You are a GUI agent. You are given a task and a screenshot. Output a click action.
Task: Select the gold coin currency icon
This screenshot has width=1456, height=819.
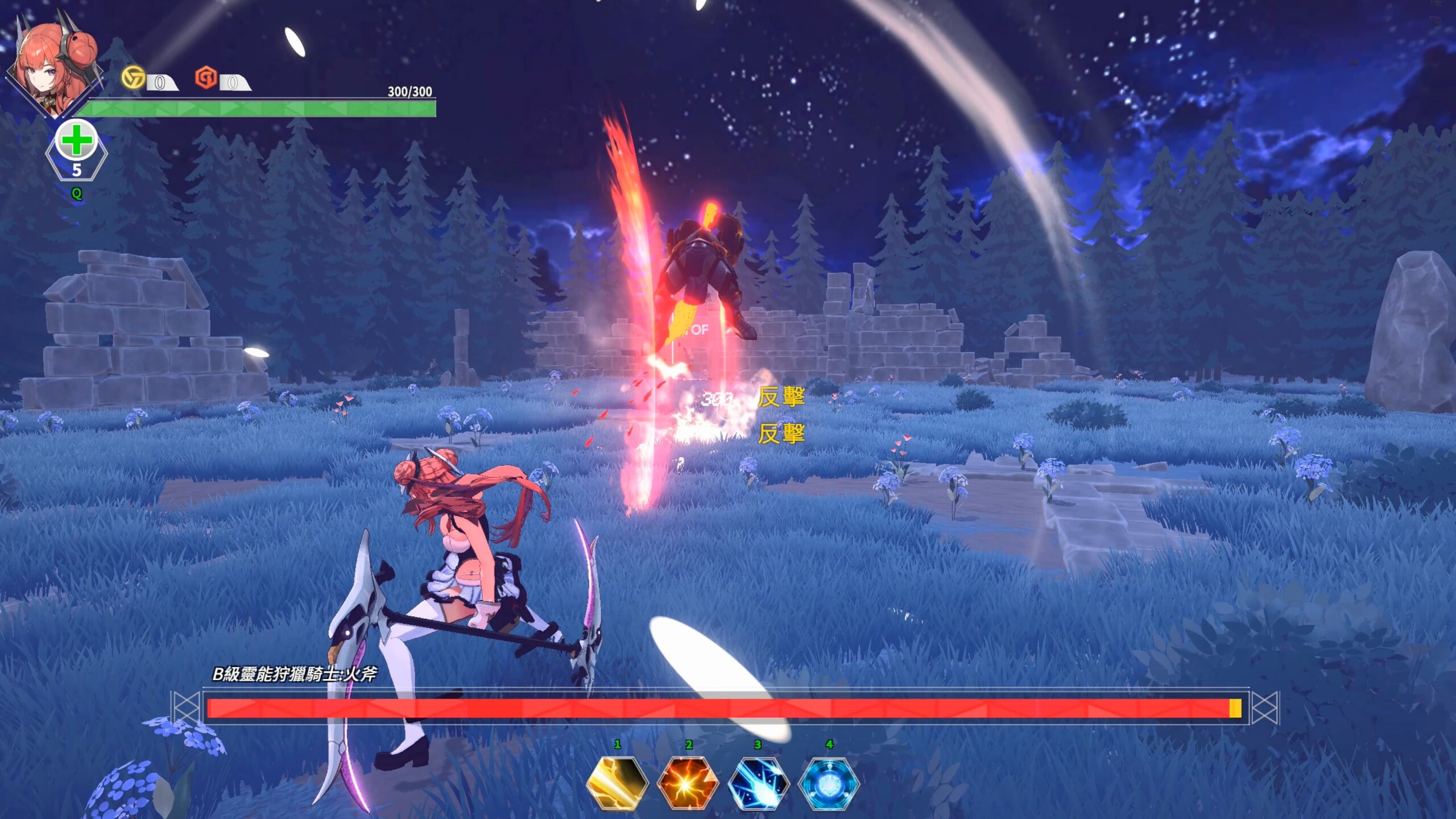(133, 77)
